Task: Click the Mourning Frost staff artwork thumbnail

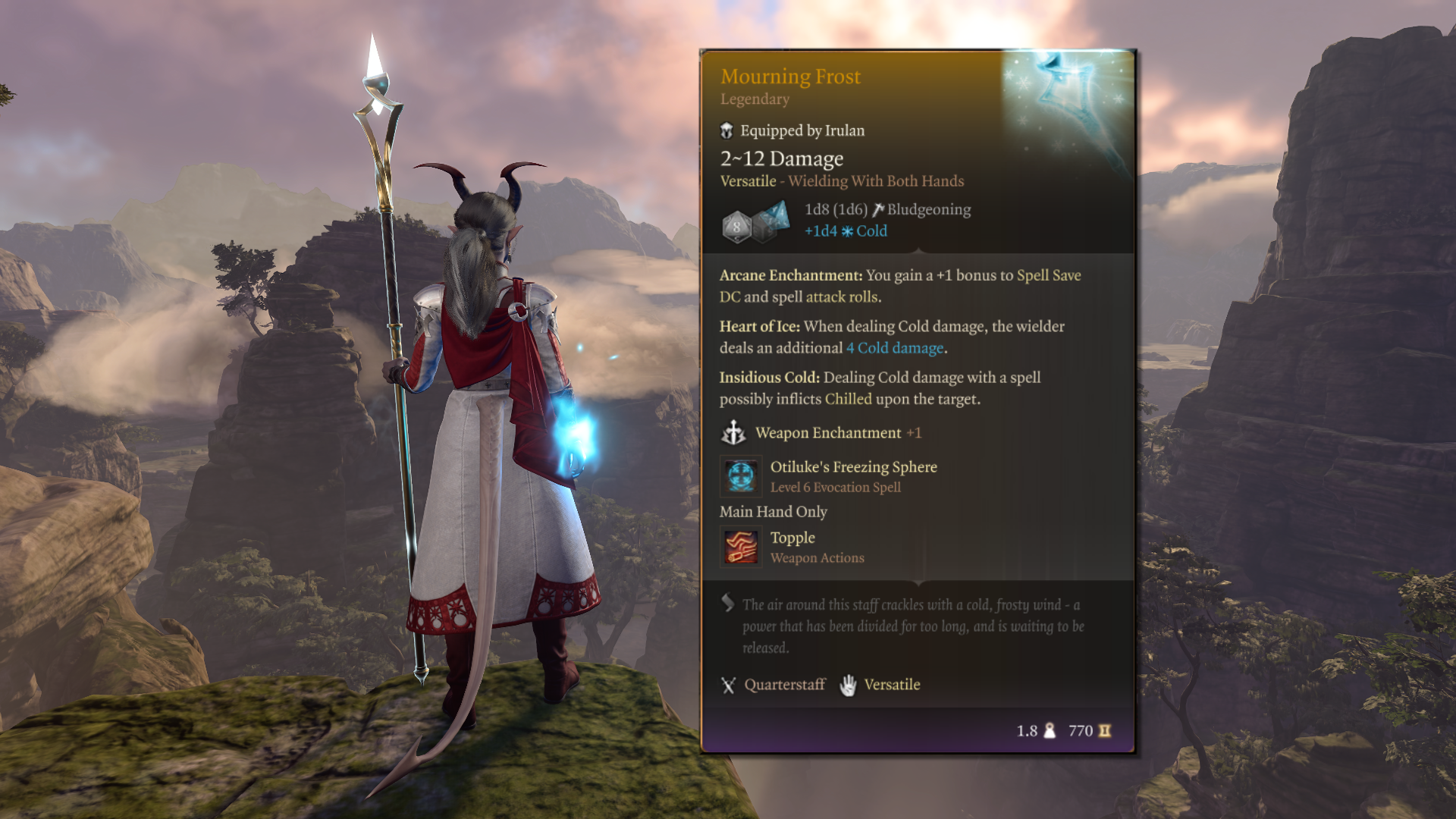Action: (x=1069, y=106)
